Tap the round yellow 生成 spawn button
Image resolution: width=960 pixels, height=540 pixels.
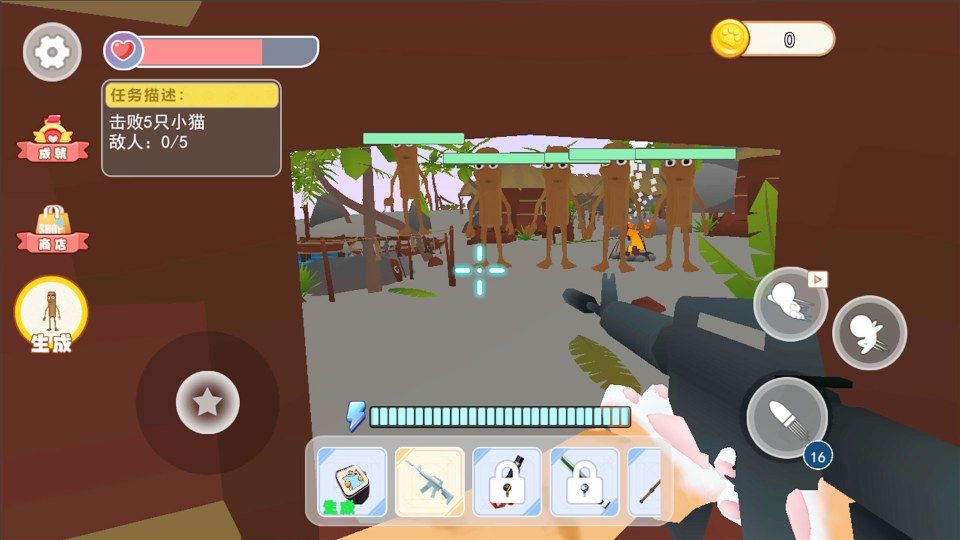point(51,314)
